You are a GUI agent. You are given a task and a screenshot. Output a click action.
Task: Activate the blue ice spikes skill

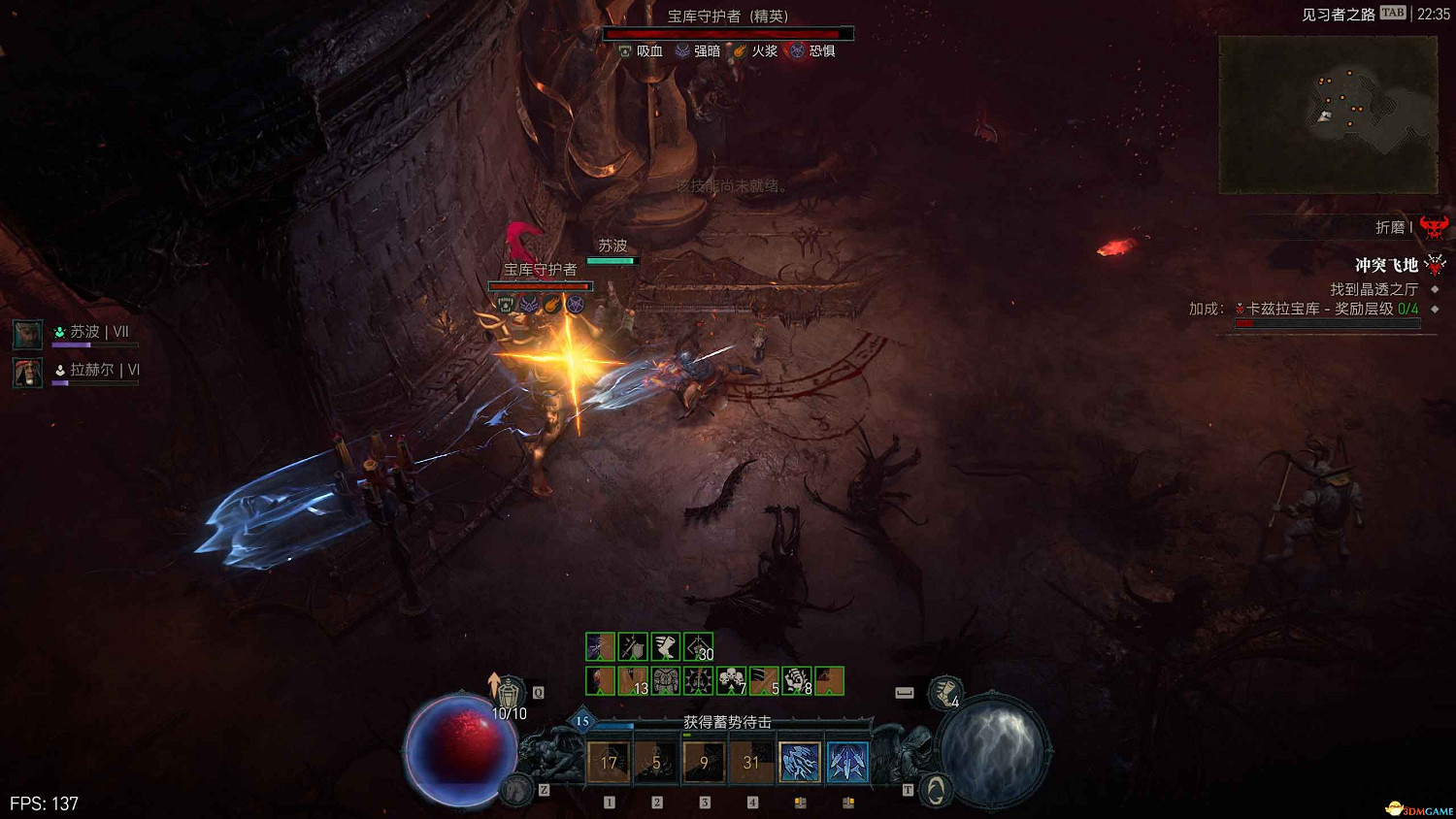pyautogui.click(x=846, y=763)
